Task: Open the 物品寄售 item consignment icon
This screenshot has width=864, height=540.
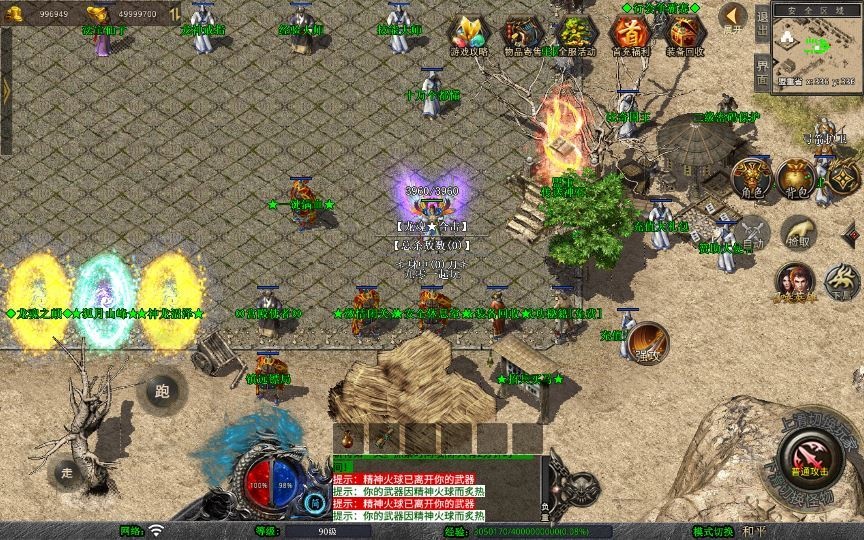Action: (x=519, y=32)
